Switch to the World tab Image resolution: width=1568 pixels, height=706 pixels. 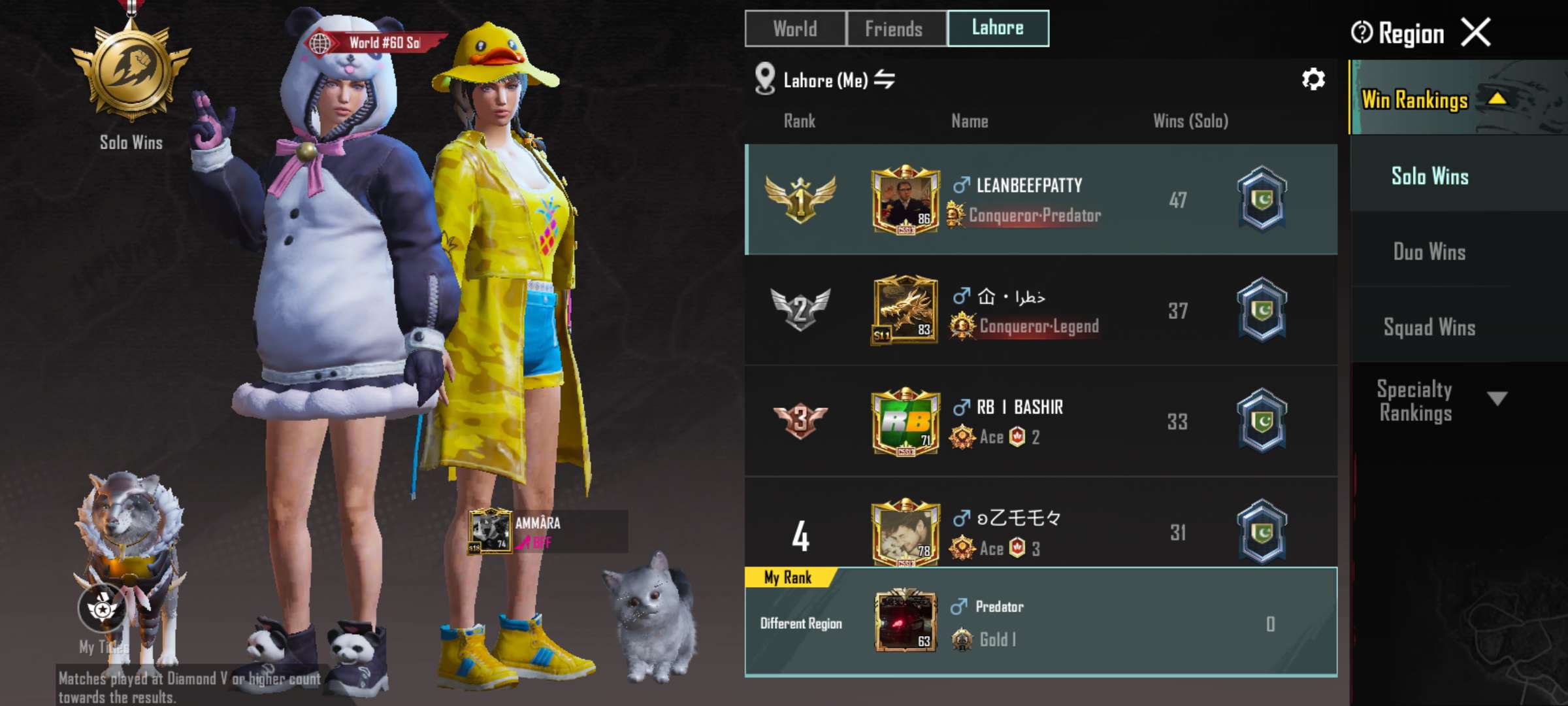[794, 29]
